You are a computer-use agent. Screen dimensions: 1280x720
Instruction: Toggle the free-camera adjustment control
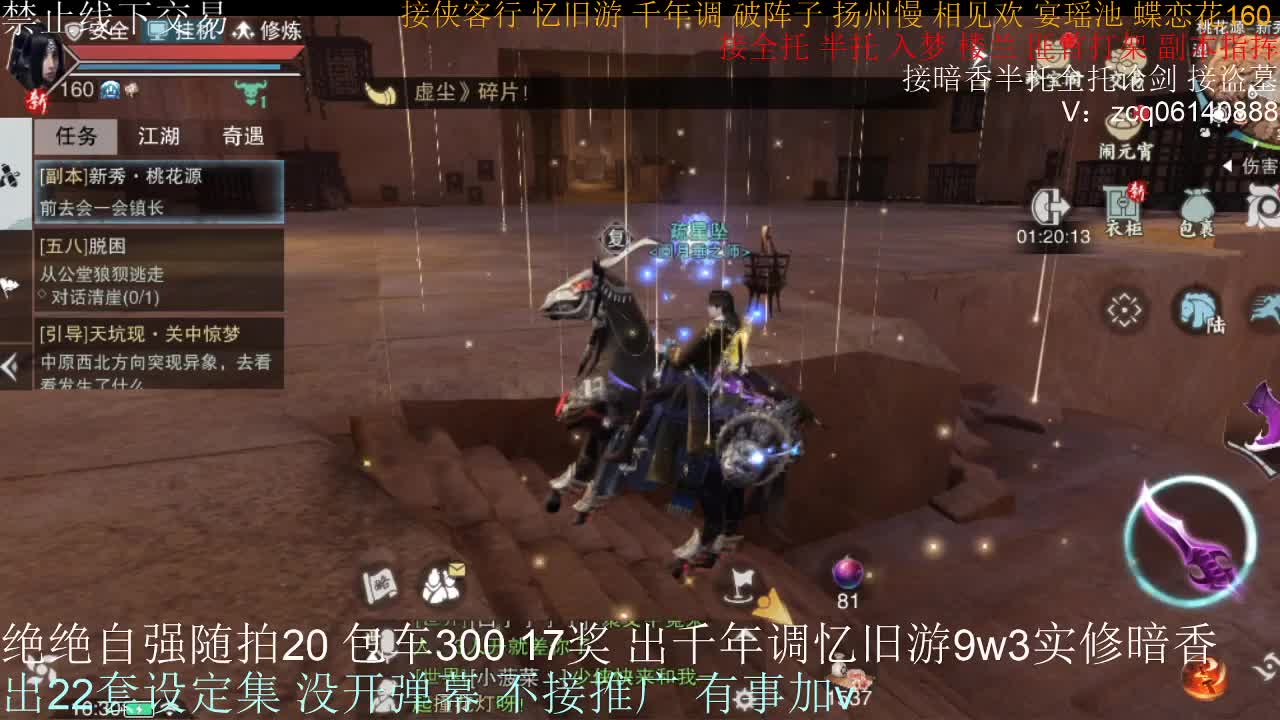(1124, 309)
